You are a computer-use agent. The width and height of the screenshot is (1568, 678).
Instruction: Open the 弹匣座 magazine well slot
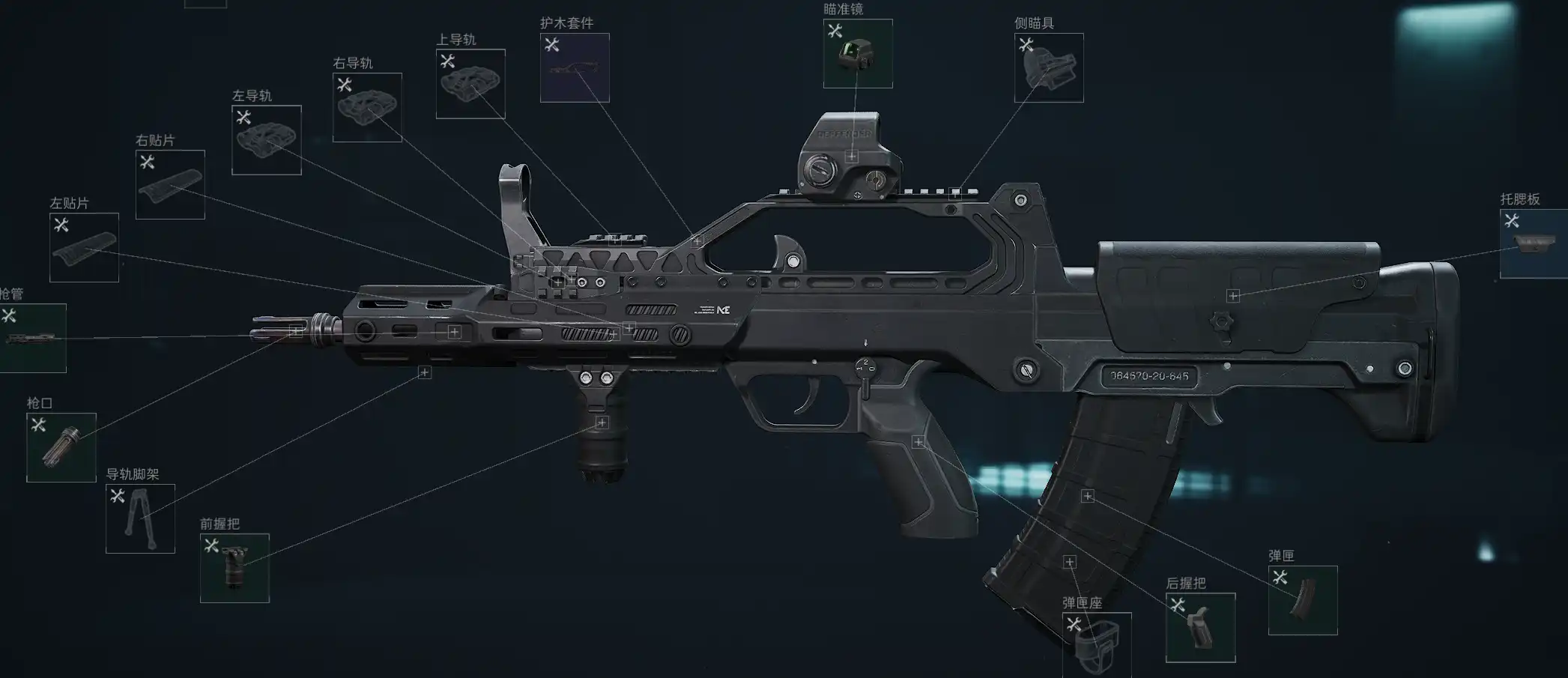tap(1097, 646)
